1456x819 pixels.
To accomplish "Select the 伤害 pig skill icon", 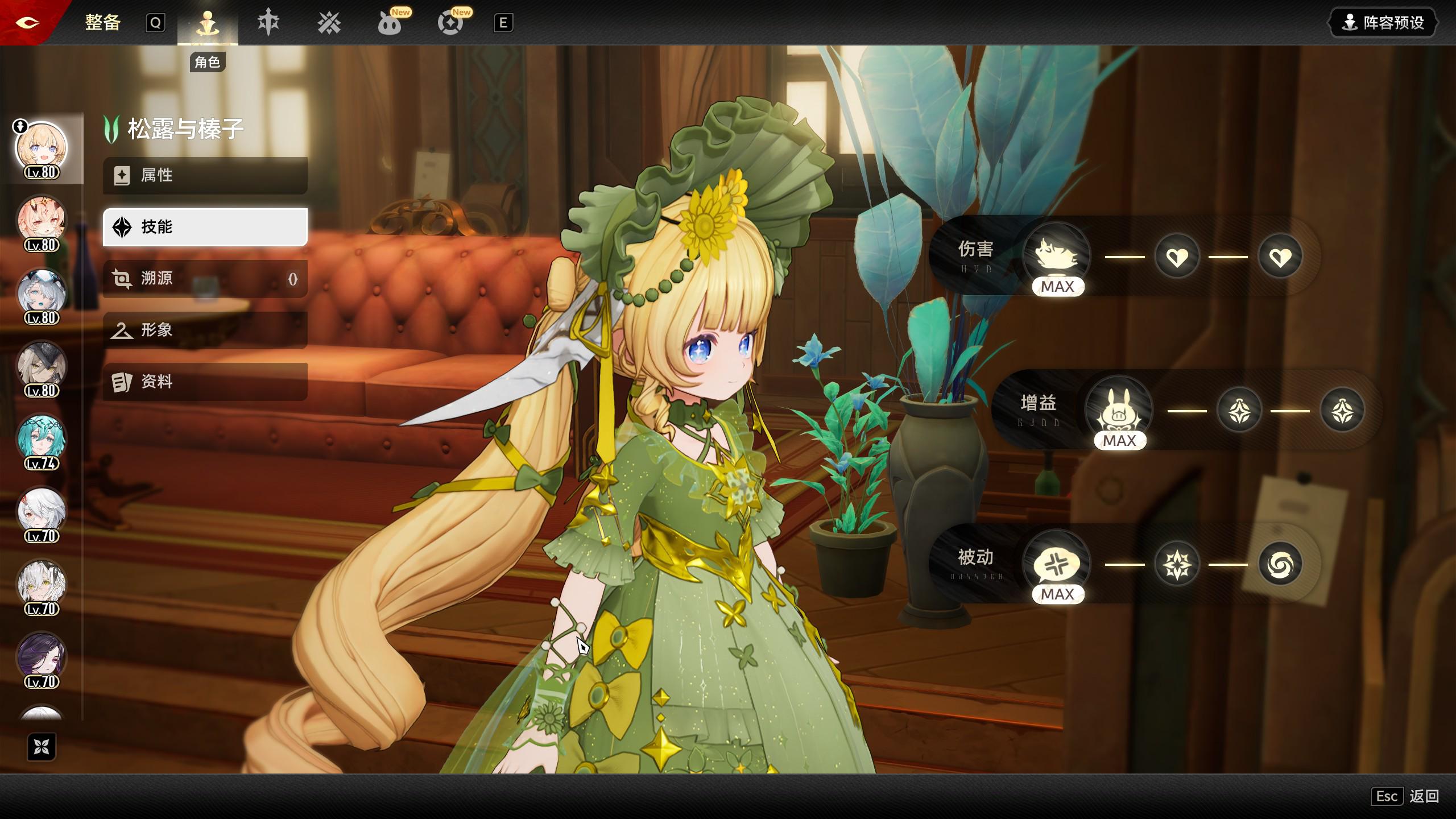I will pyautogui.click(x=1057, y=255).
